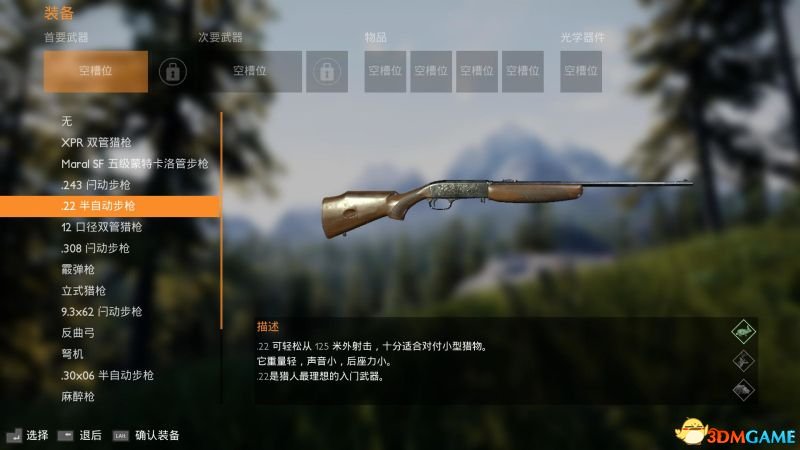The height and width of the screenshot is (450, 800).
Task: Choose the .30x06 半自动步枪
Action: point(107,375)
